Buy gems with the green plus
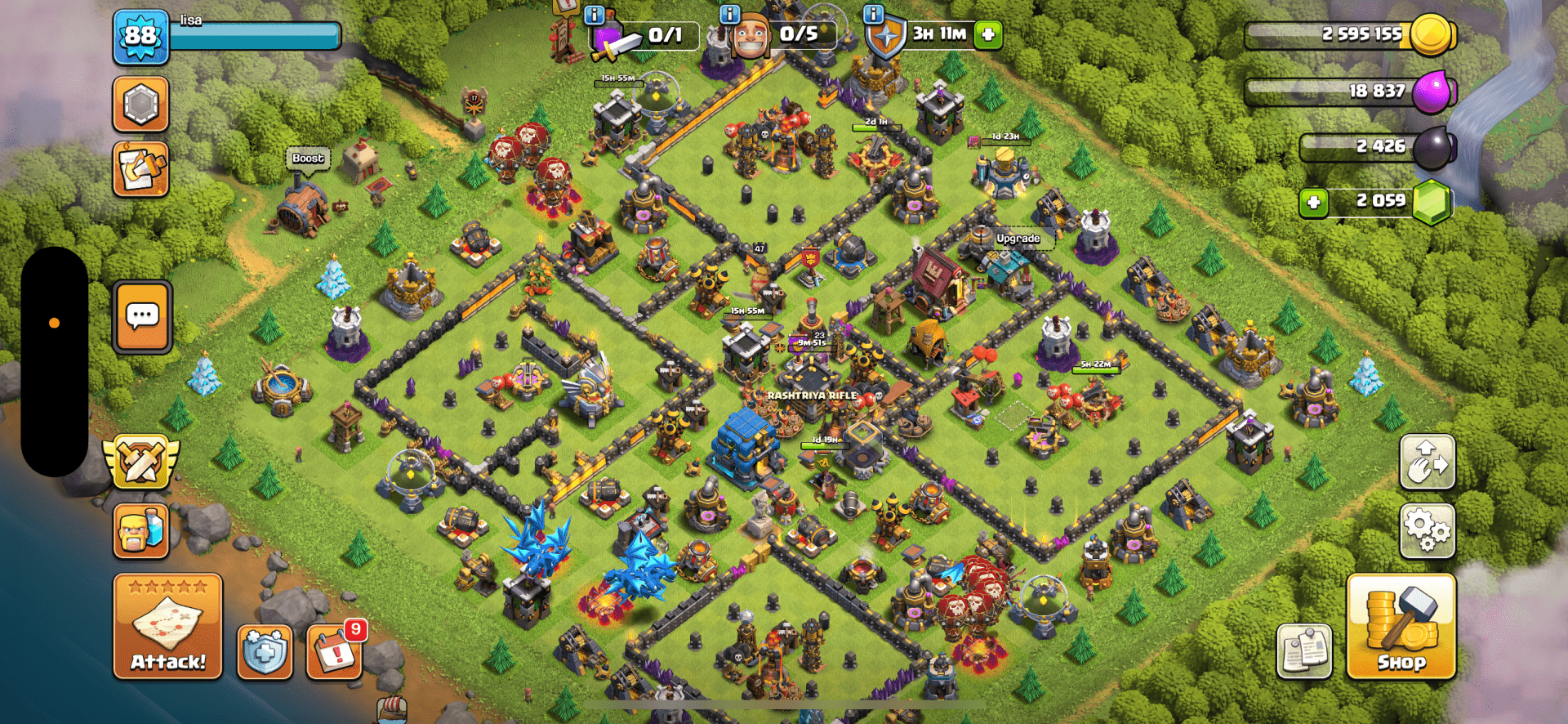The image size is (1568, 724). [x=1313, y=202]
